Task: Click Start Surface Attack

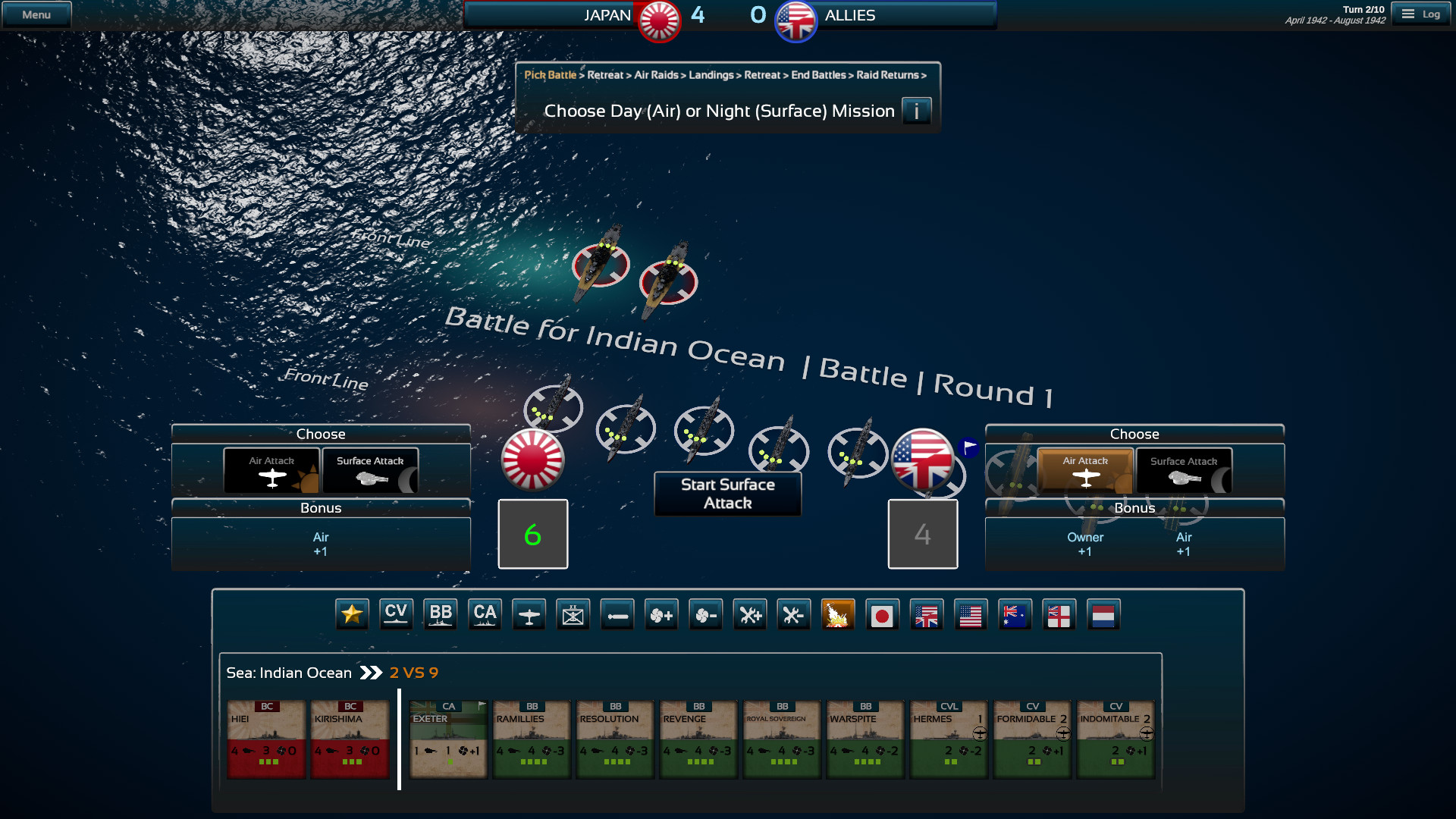Action: [727, 494]
